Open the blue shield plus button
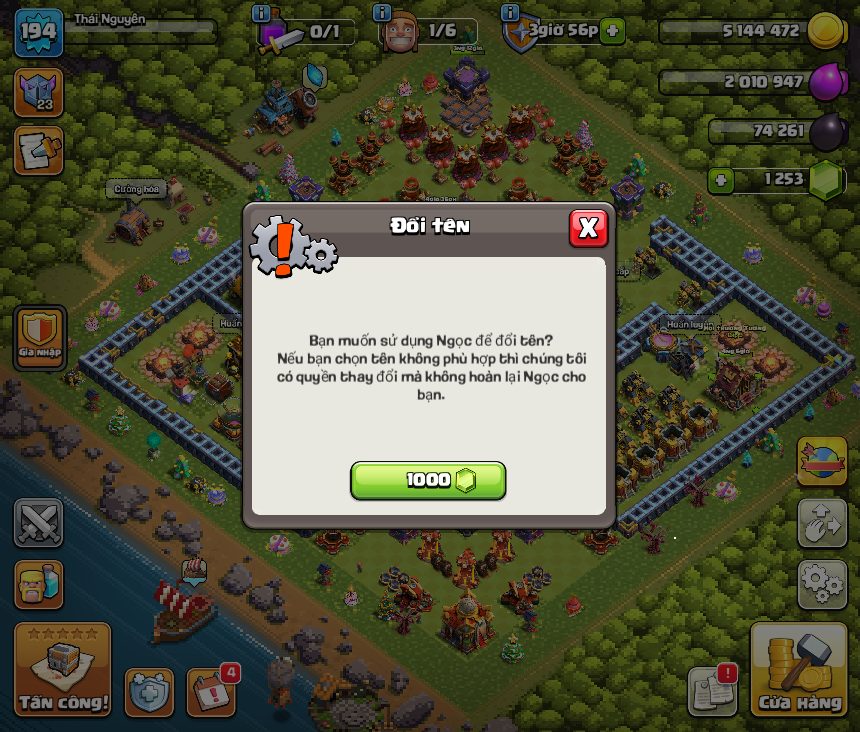The width and height of the screenshot is (860, 732). click(149, 692)
